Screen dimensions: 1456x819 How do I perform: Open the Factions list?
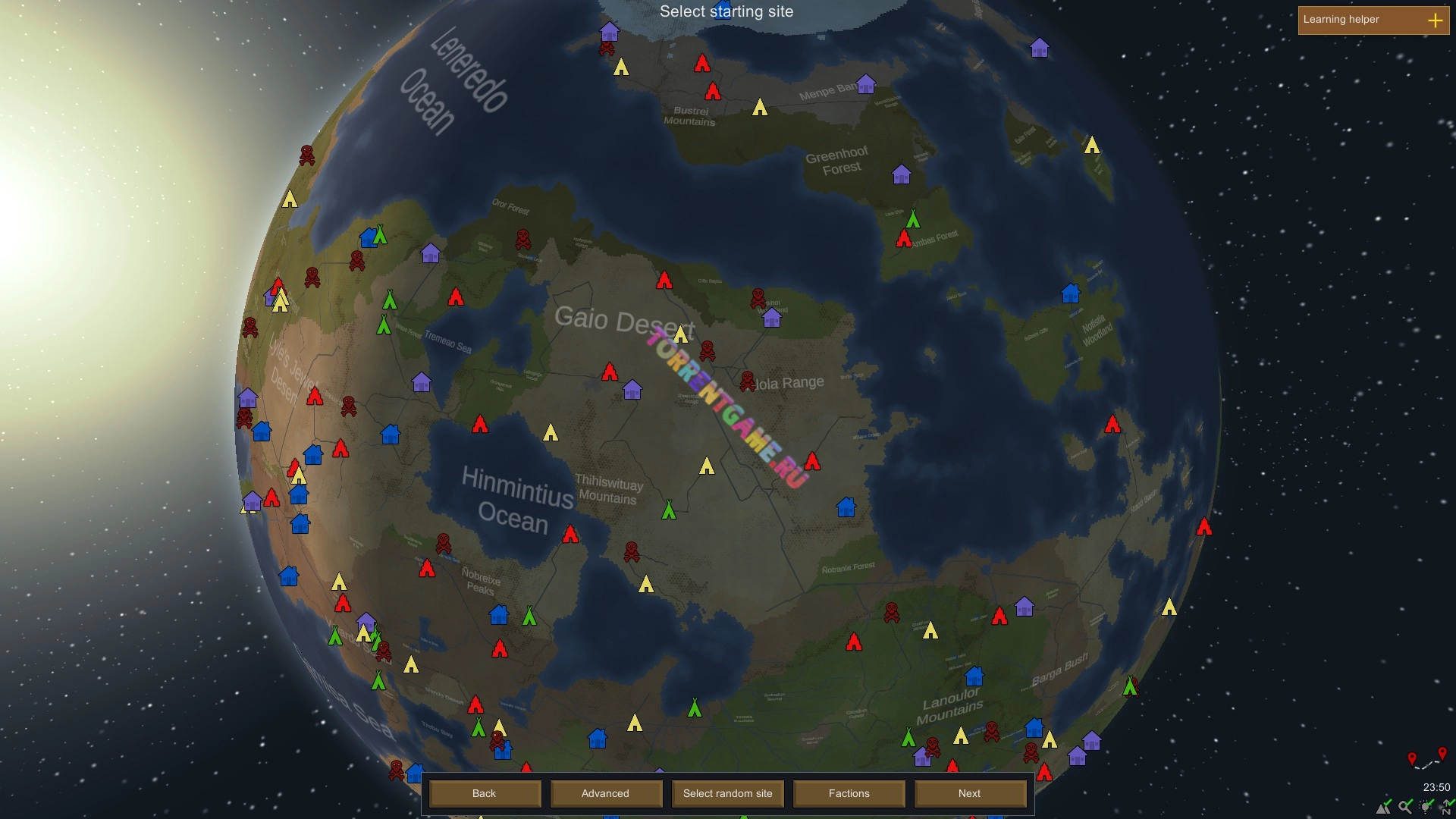[849, 793]
